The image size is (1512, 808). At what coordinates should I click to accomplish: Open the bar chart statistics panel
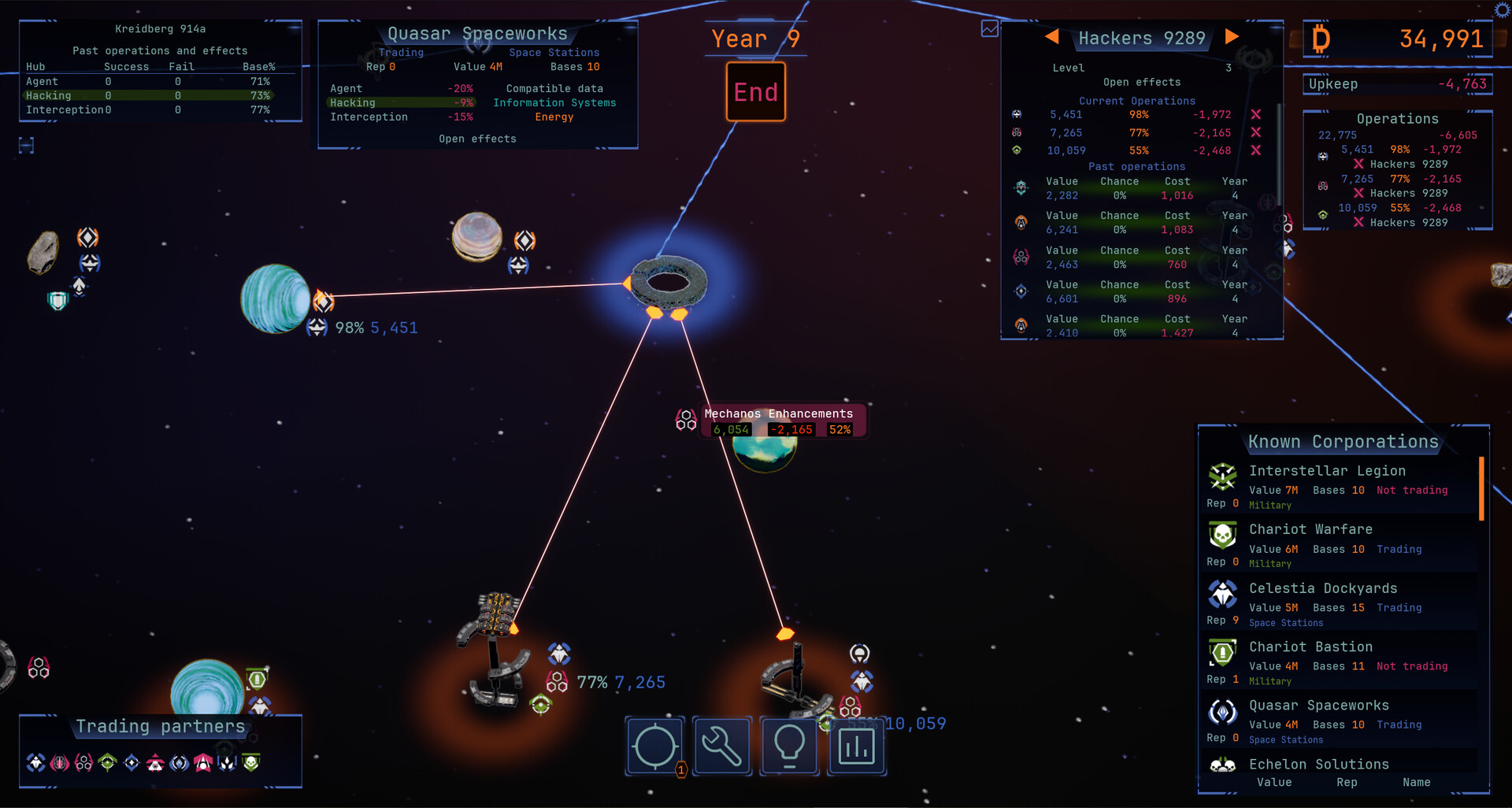pyautogui.click(x=856, y=745)
